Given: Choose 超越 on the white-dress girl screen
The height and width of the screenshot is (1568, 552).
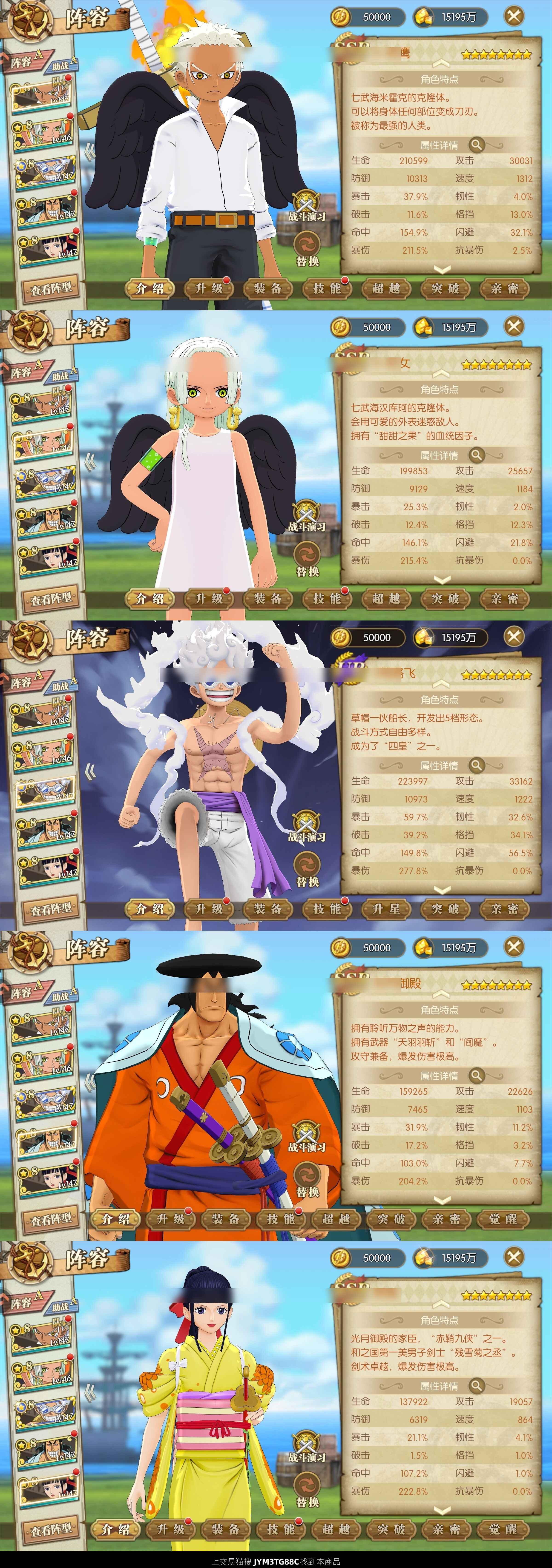Looking at the screenshot, I should point(386,598).
